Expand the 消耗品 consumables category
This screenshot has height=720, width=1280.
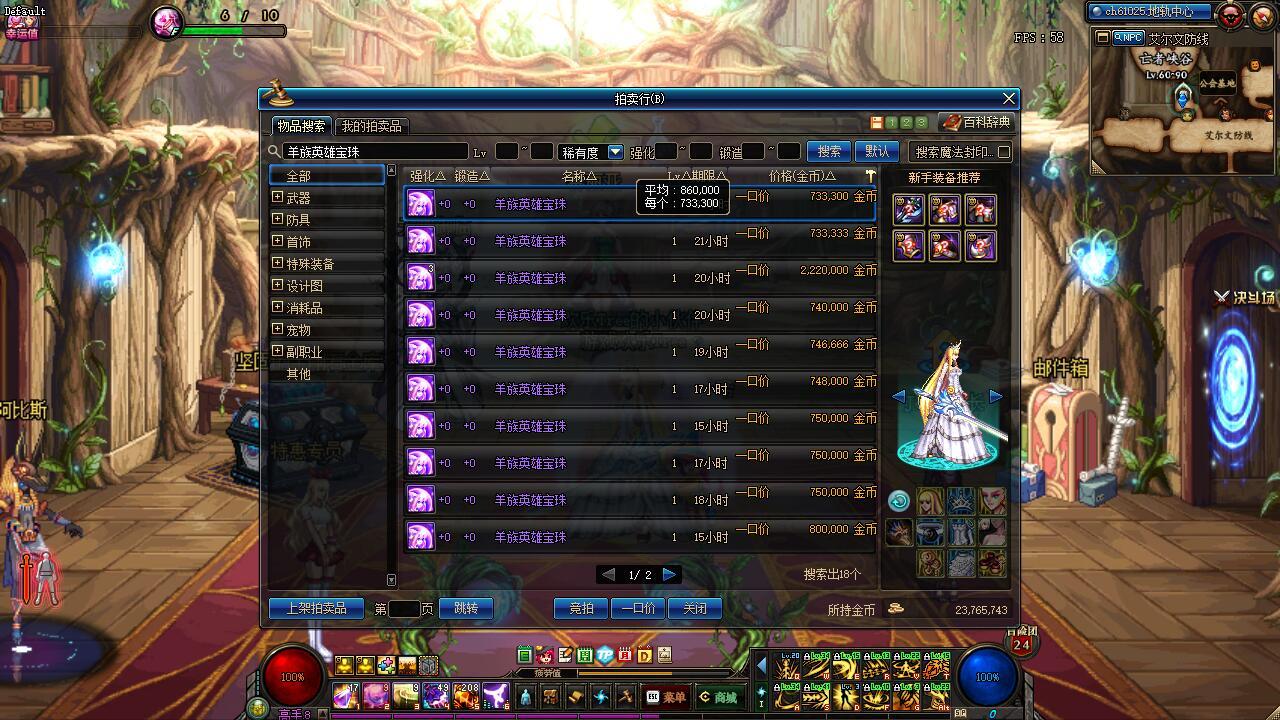277,308
